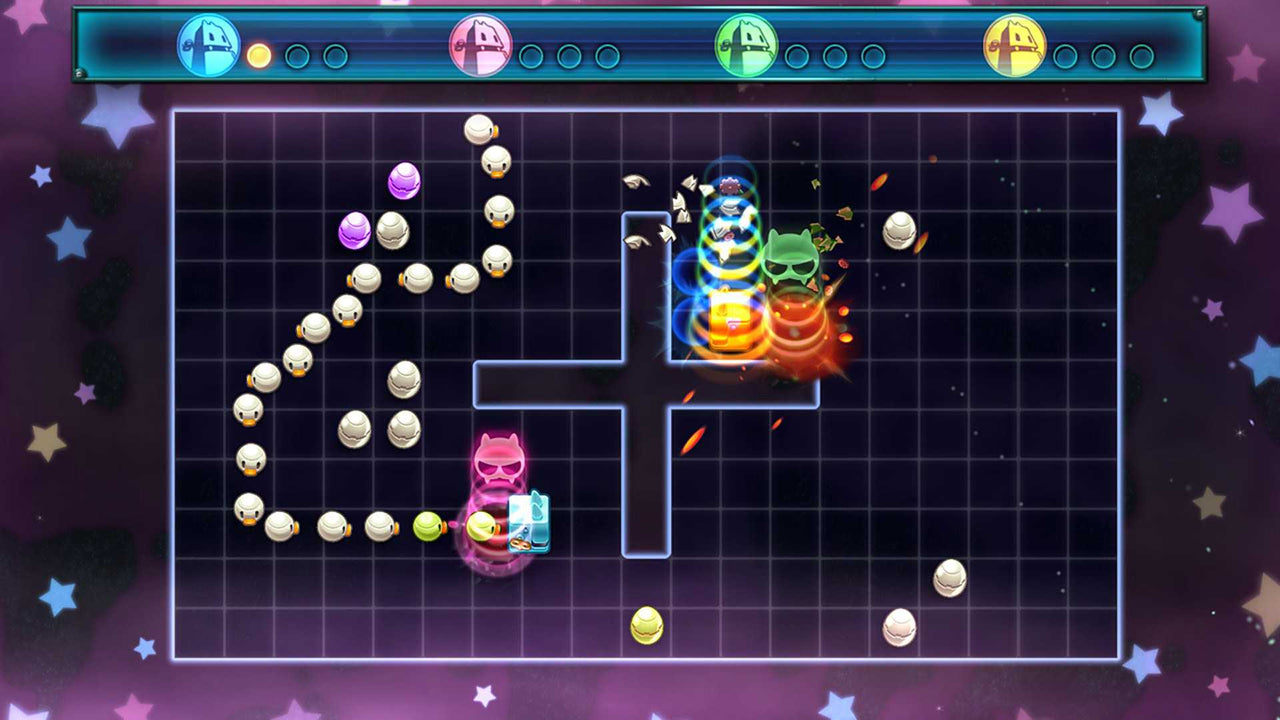The width and height of the screenshot is (1280, 720).
Task: Select the green player's knight avatar icon
Action: (x=747, y=47)
